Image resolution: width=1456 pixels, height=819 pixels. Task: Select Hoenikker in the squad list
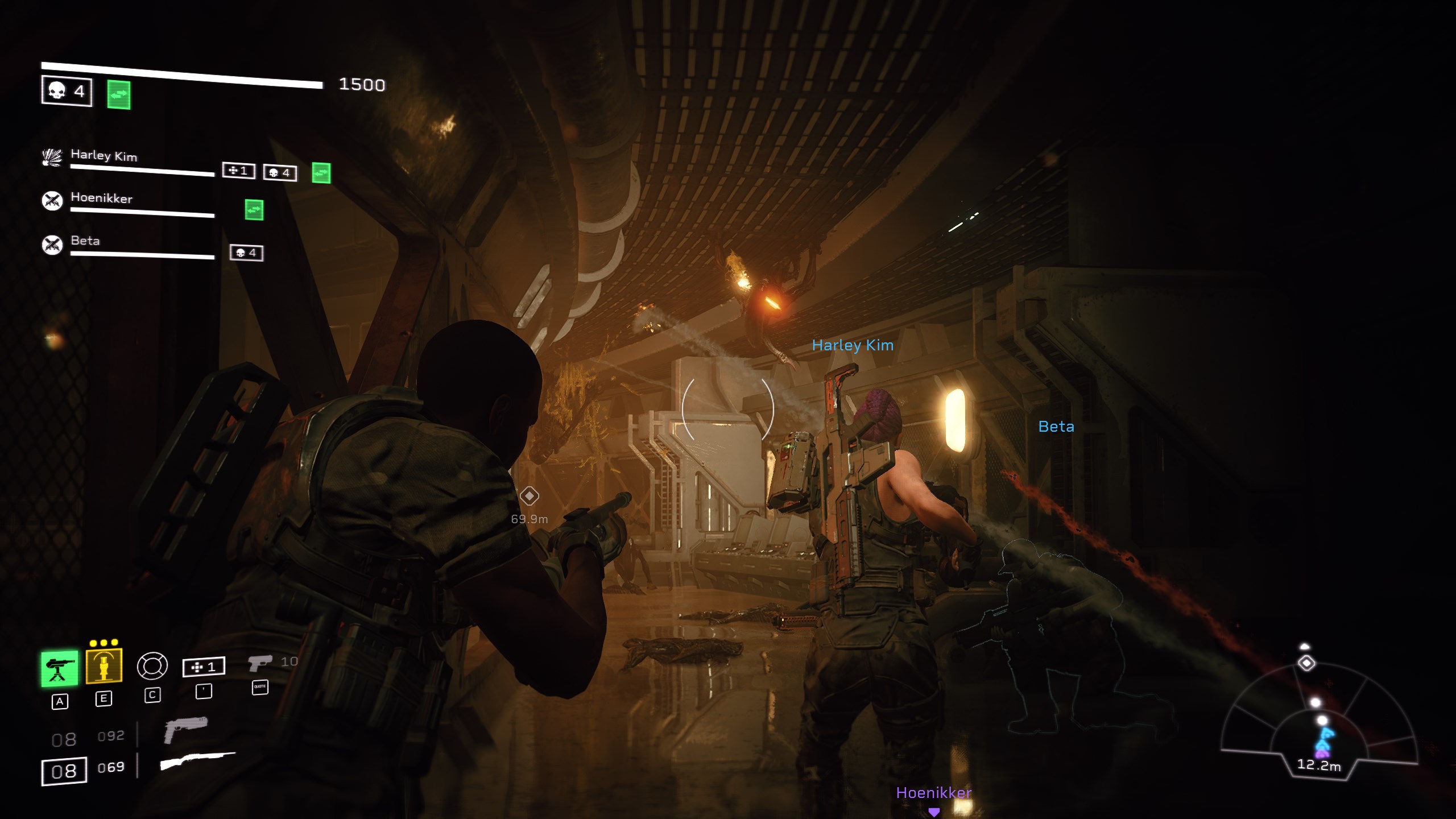[x=101, y=198]
